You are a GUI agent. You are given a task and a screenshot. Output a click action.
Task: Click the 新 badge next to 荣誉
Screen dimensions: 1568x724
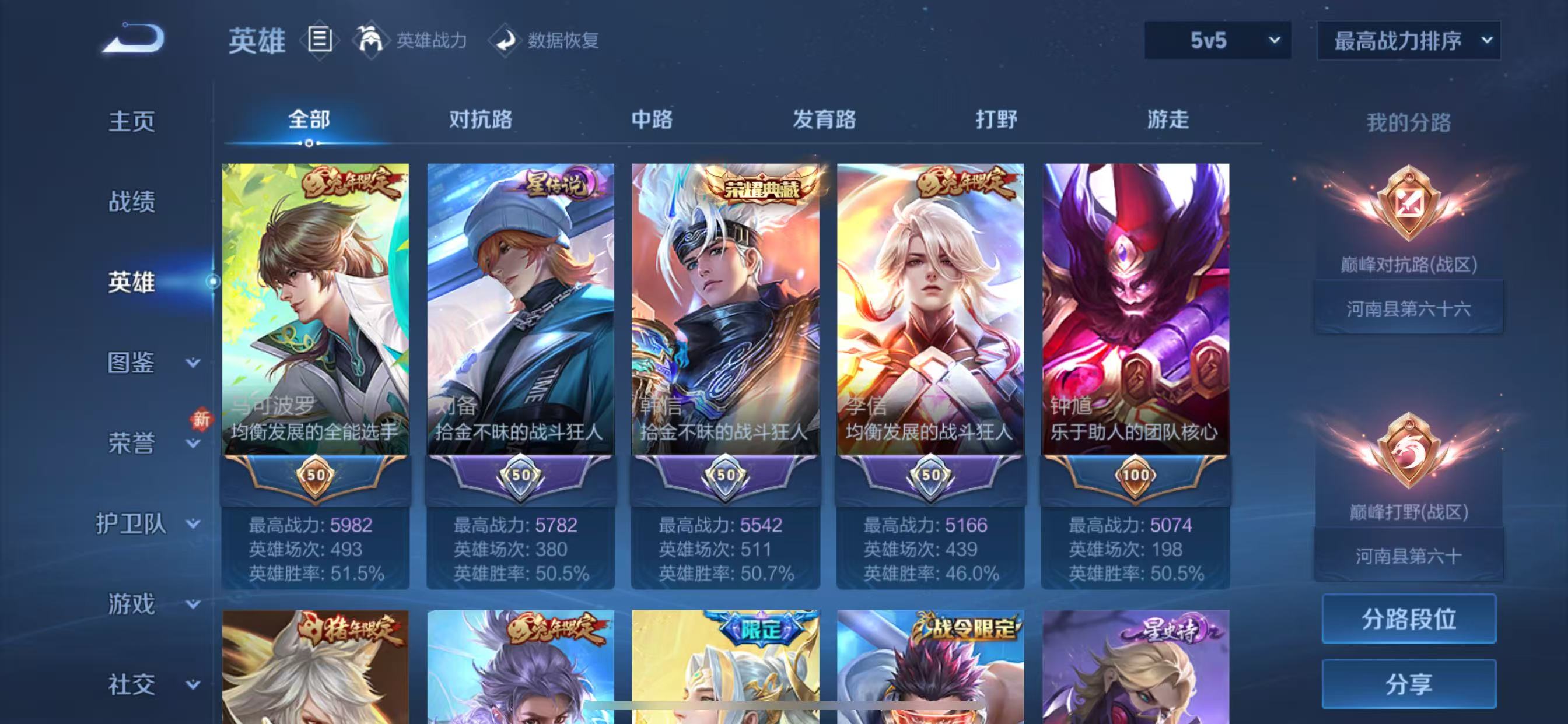pos(200,420)
